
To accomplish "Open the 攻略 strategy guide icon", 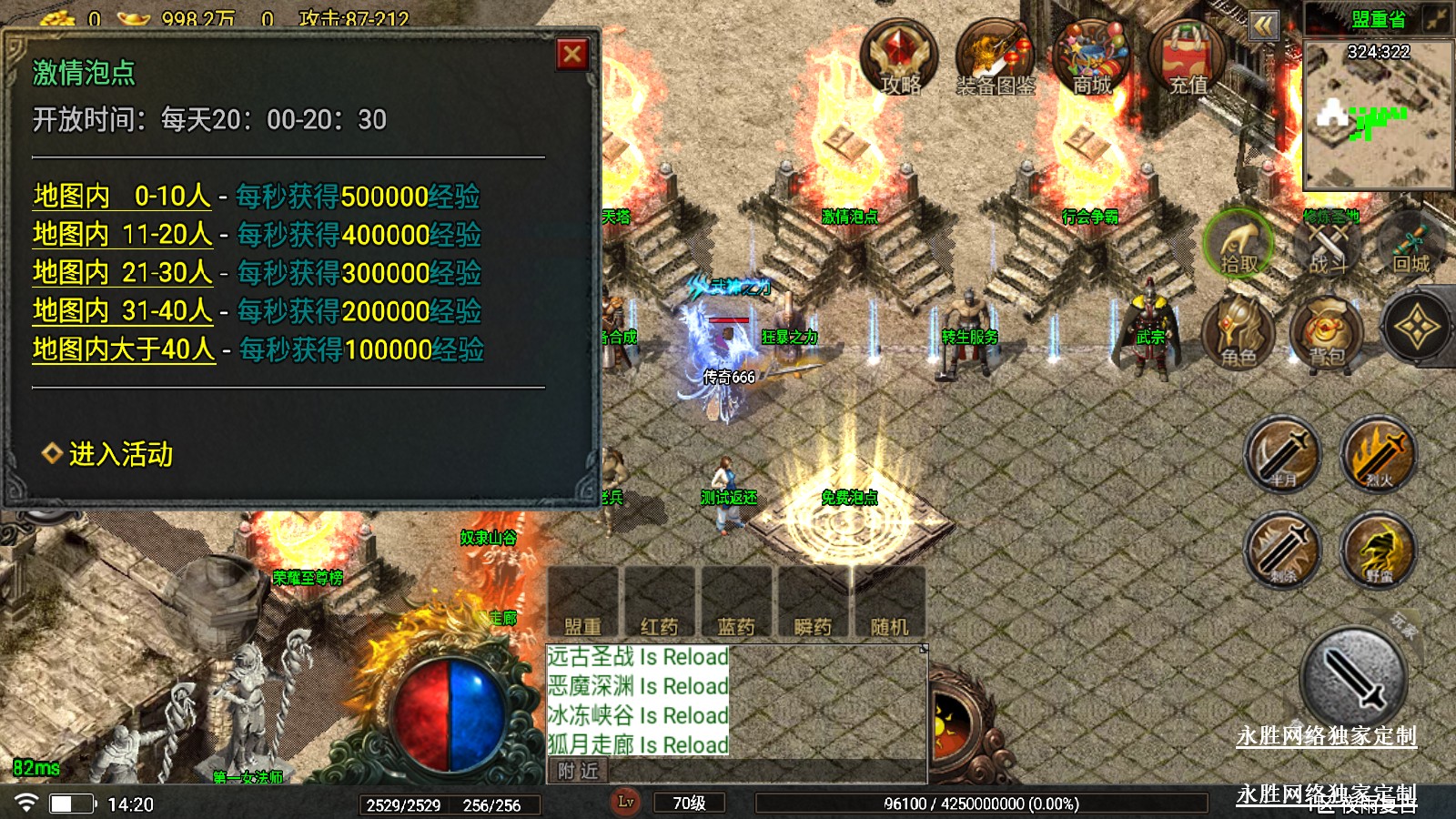I will (x=899, y=58).
